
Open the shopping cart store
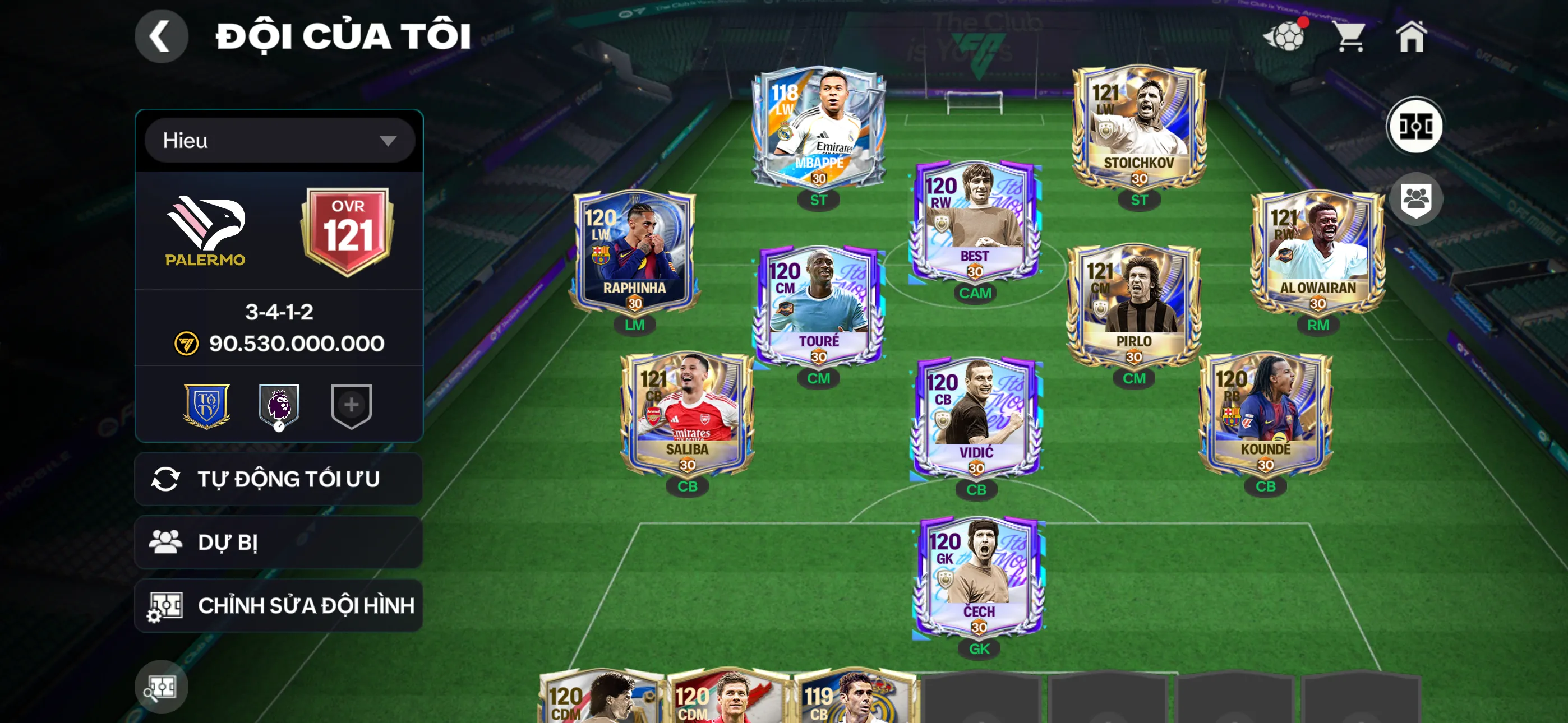[1350, 36]
